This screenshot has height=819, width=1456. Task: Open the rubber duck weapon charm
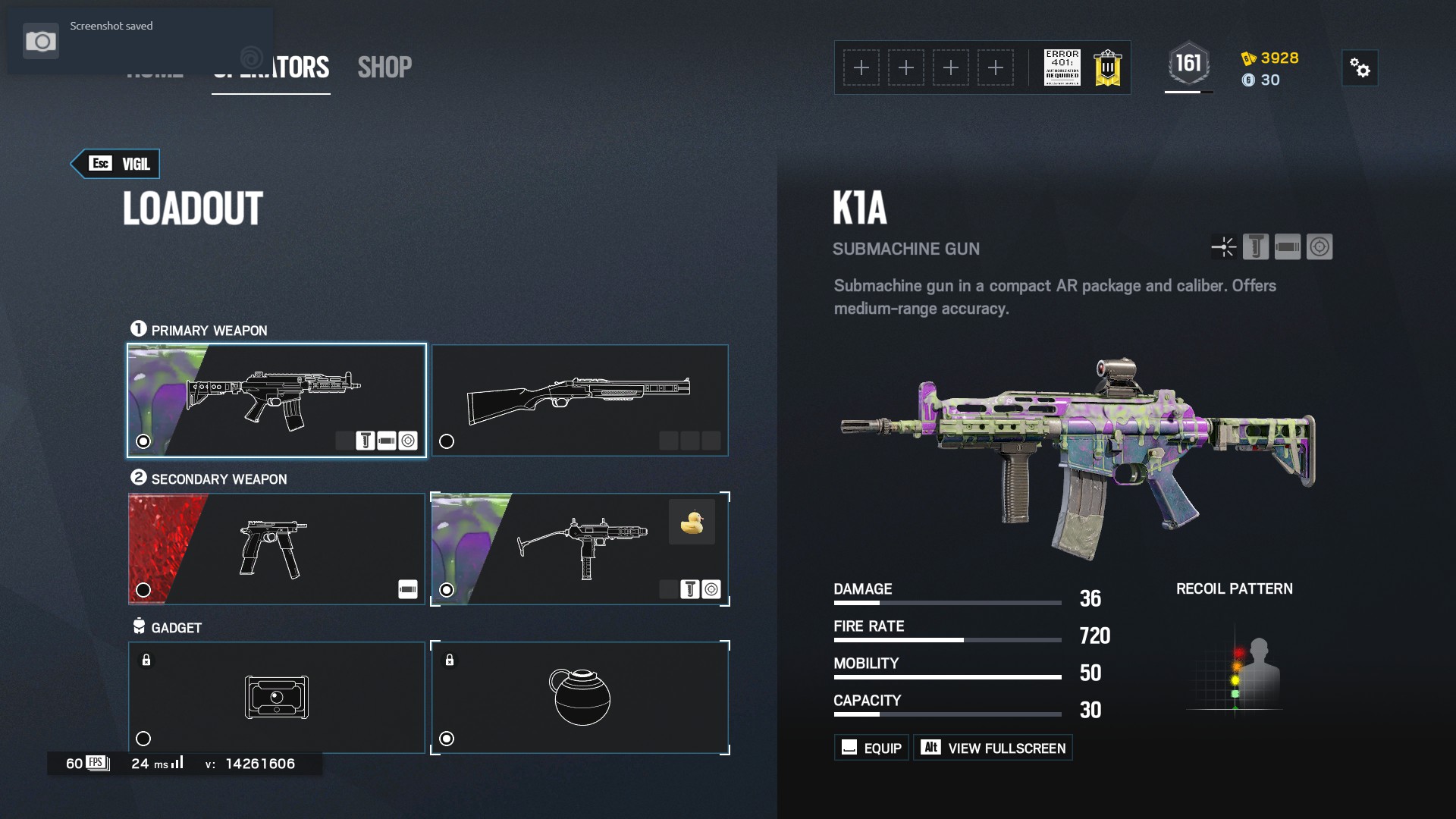click(x=692, y=522)
